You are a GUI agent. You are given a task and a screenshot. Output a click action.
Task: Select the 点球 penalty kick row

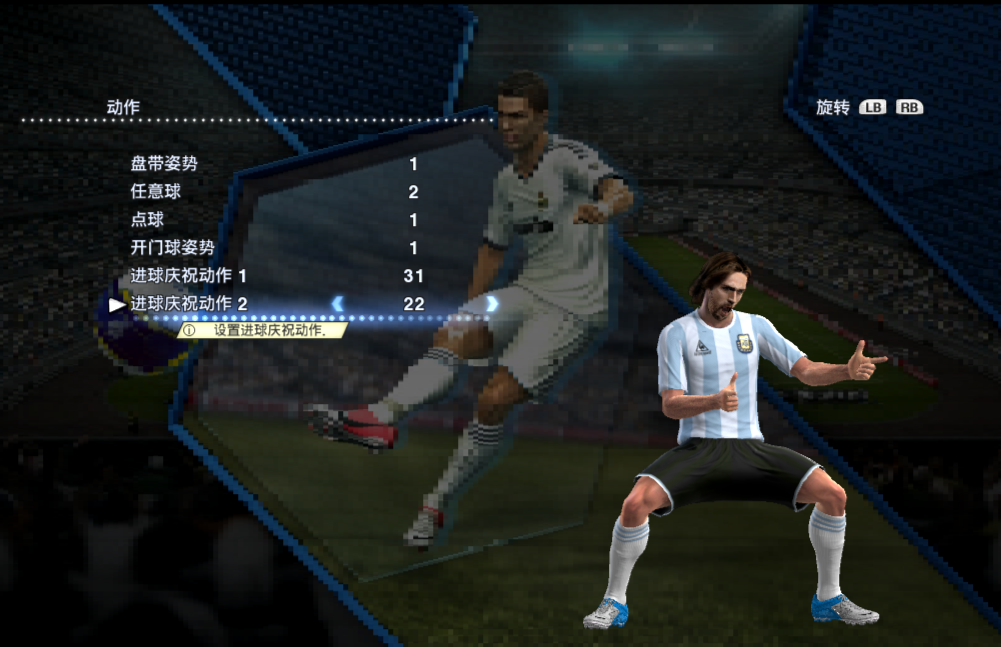147,220
